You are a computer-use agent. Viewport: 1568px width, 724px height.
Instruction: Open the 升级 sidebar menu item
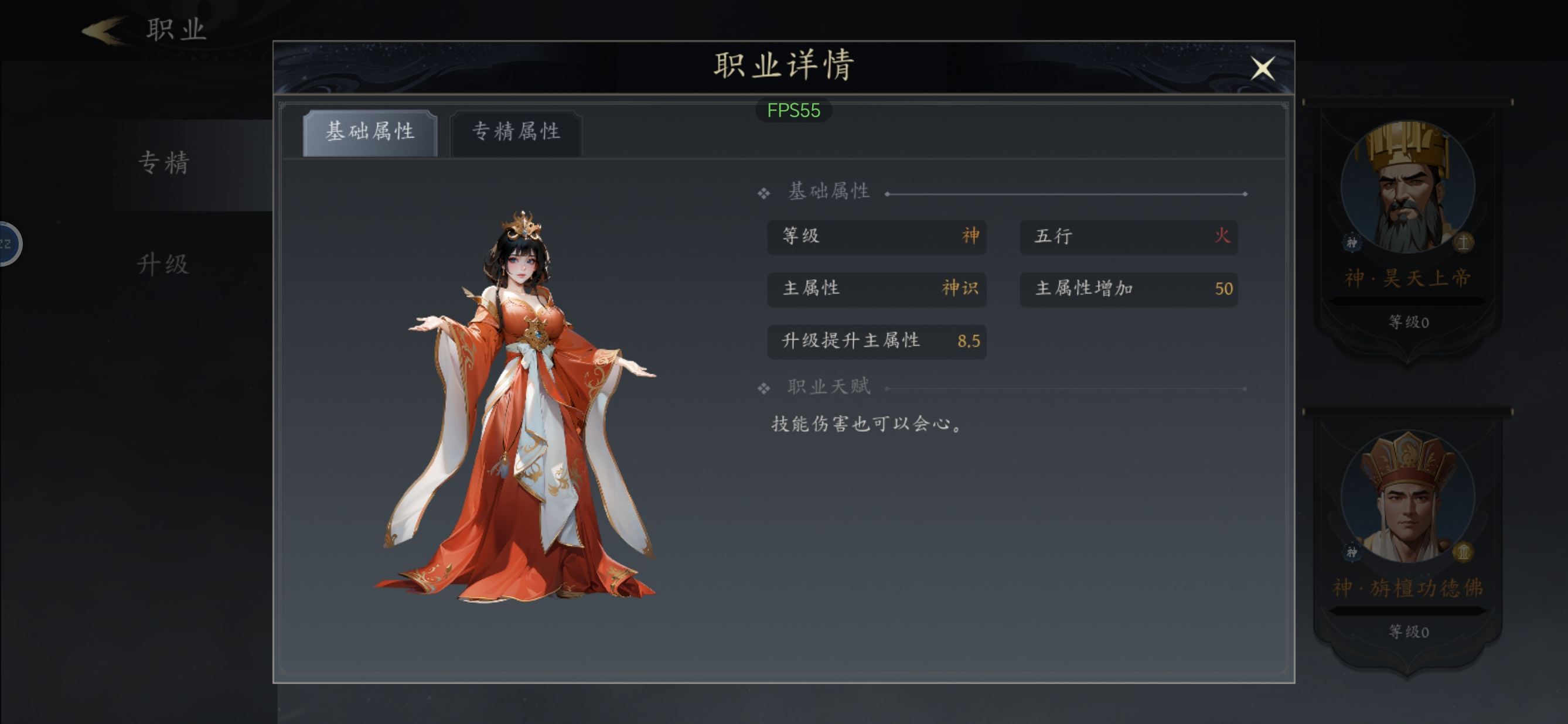(x=163, y=265)
